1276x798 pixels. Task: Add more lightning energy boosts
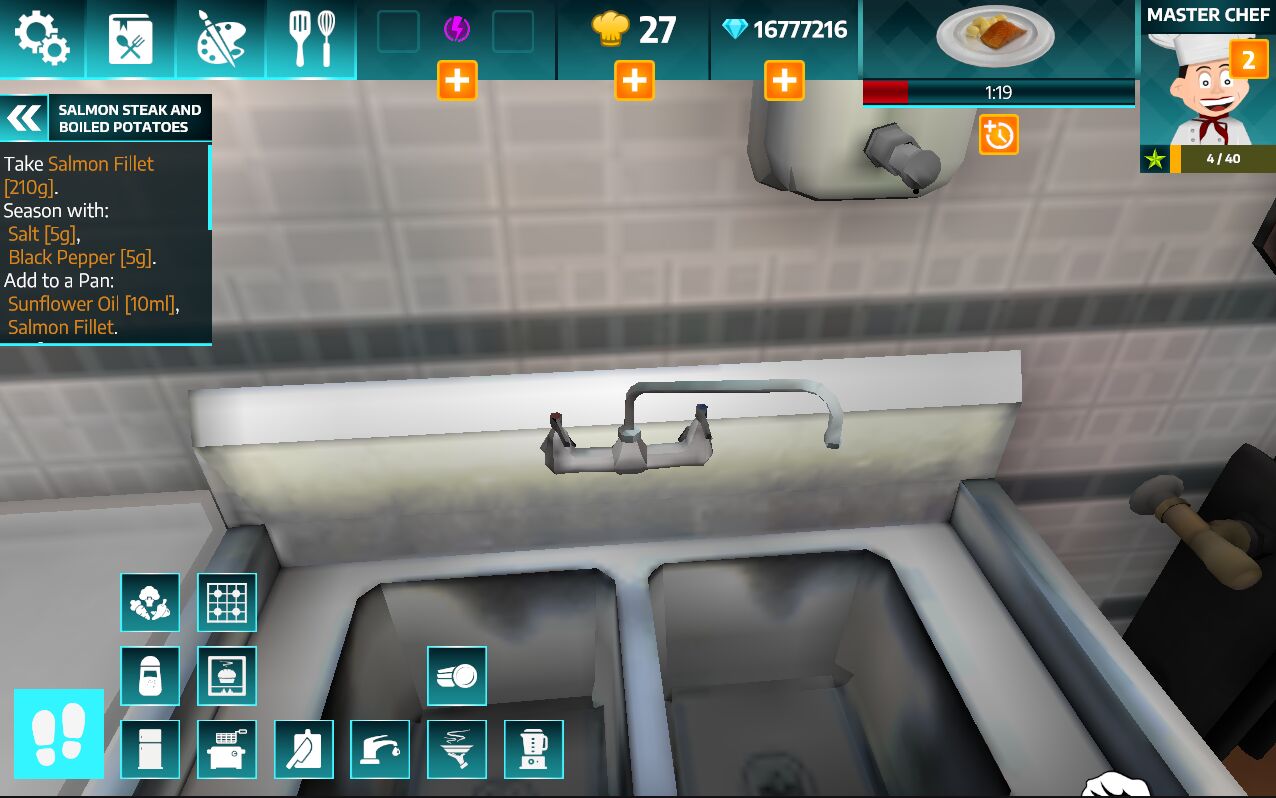(x=457, y=80)
